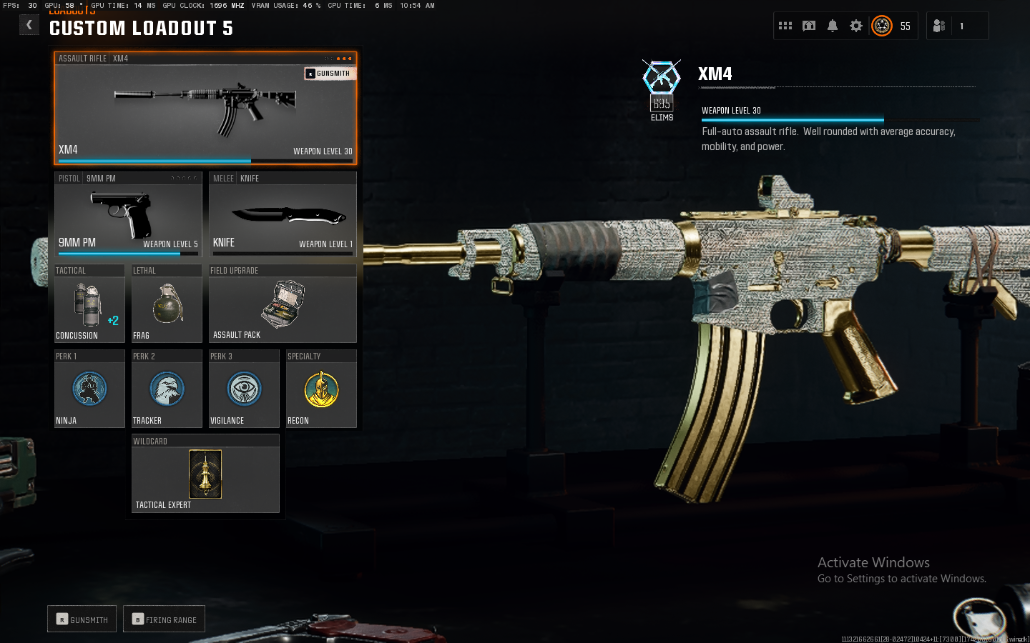The width and height of the screenshot is (1030, 643).
Task: Open Gunsmith tag inside the XM4 card
Action: [327, 73]
